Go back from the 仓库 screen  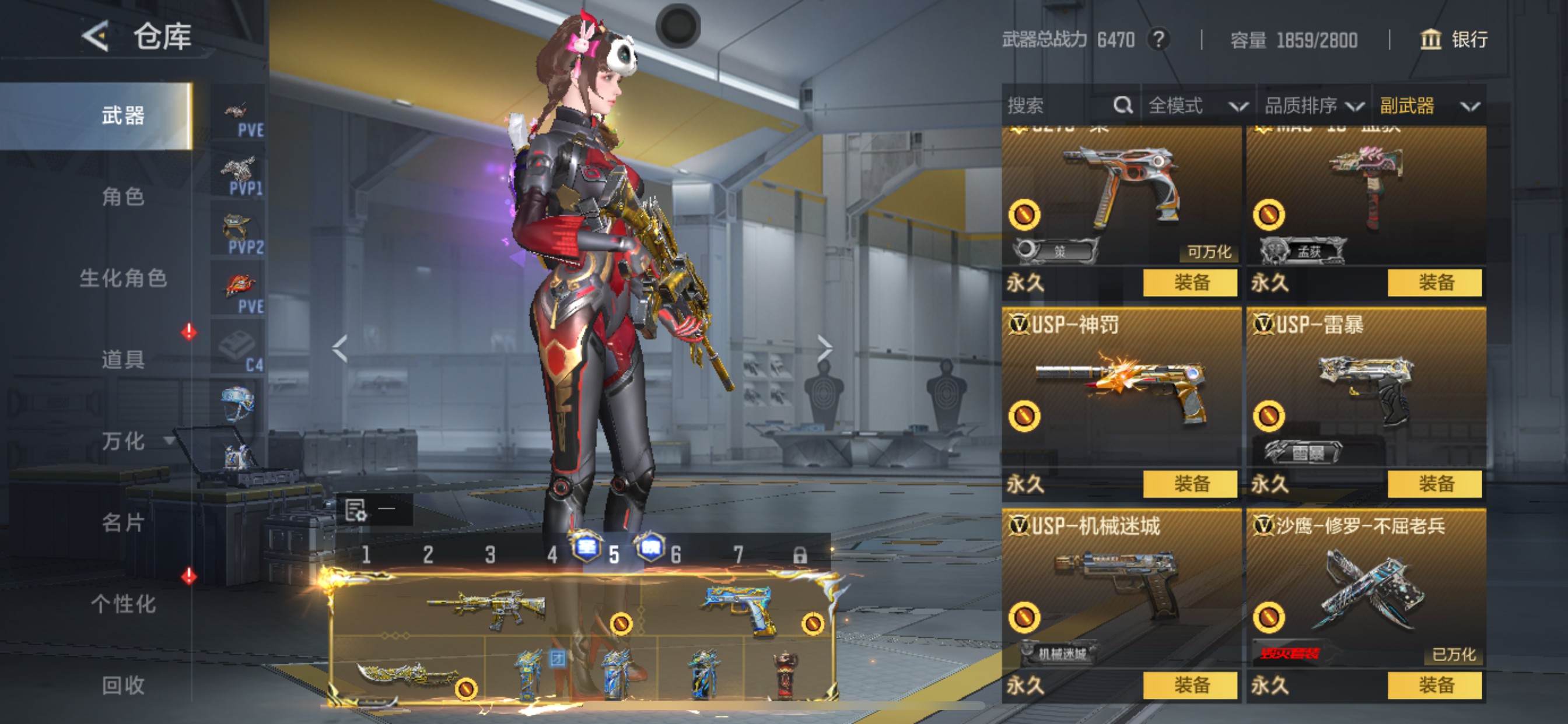(96, 37)
